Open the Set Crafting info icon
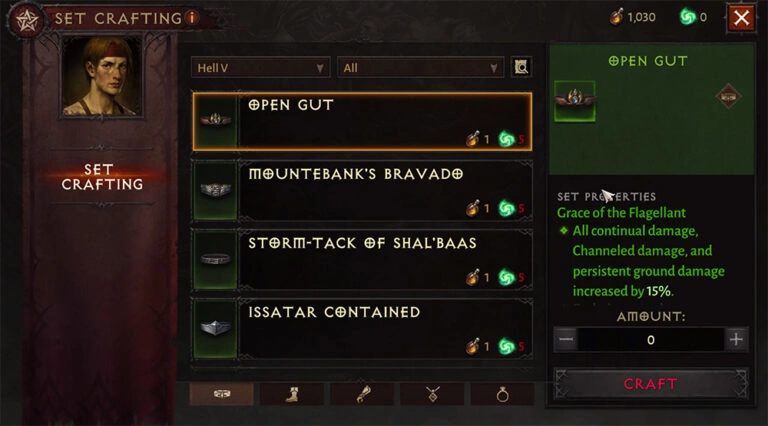Image resolution: width=768 pixels, height=426 pixels. pyautogui.click(x=192, y=17)
